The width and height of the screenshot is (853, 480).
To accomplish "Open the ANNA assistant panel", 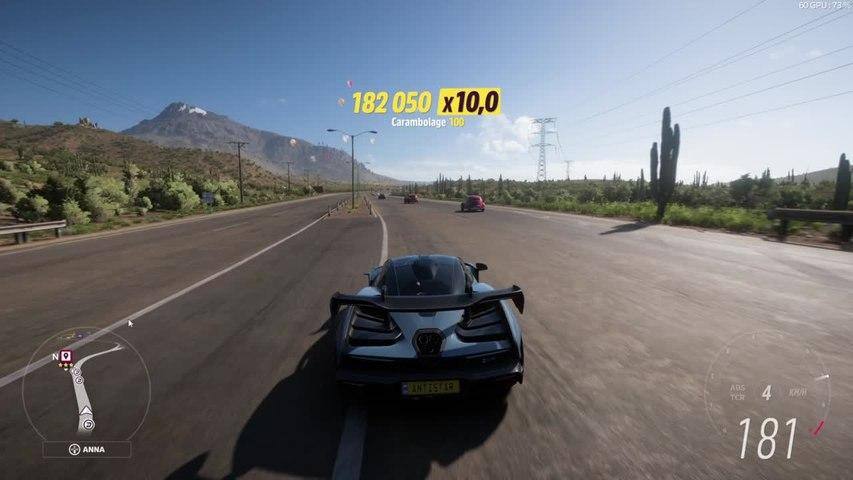I will 86,449.
